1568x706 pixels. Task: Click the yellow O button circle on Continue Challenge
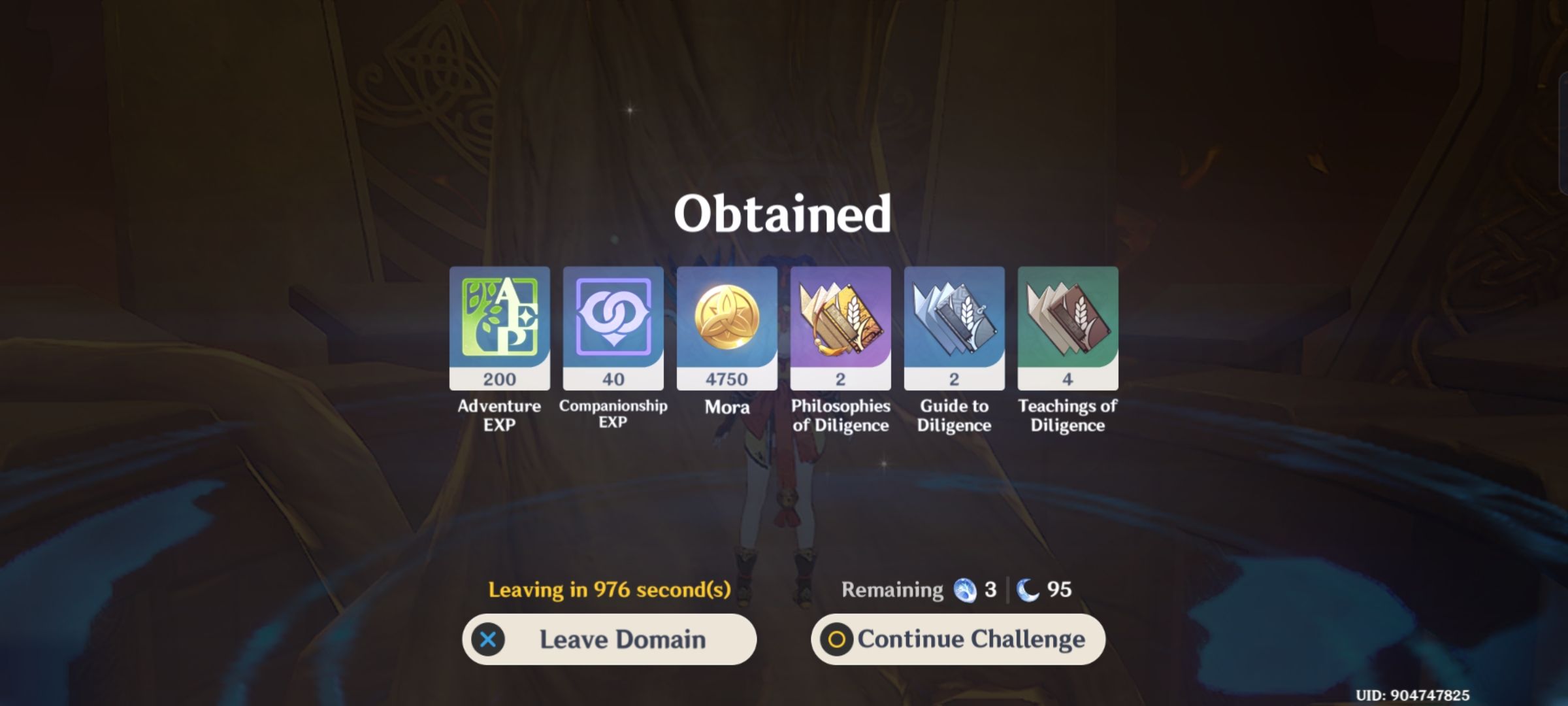tap(838, 639)
